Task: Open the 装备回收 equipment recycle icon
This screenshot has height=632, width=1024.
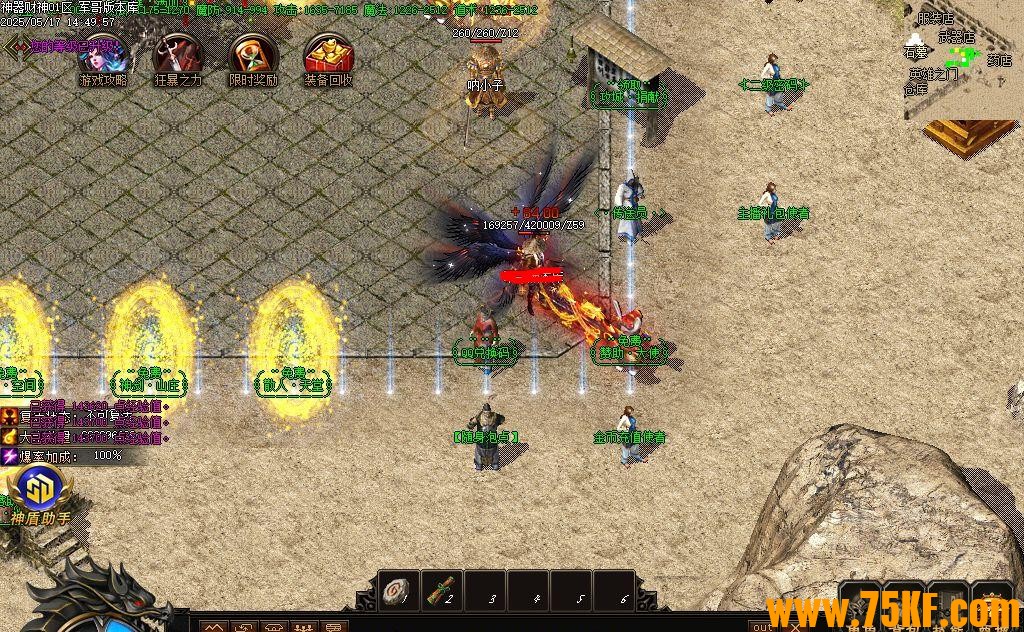Action: [x=328, y=57]
